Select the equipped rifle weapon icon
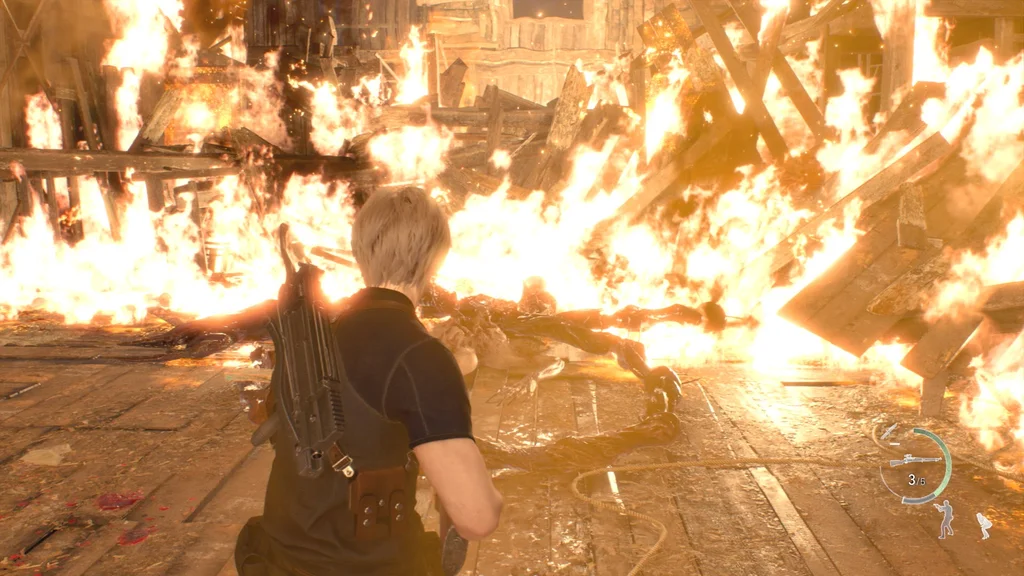The height and width of the screenshot is (576, 1024). point(915,460)
